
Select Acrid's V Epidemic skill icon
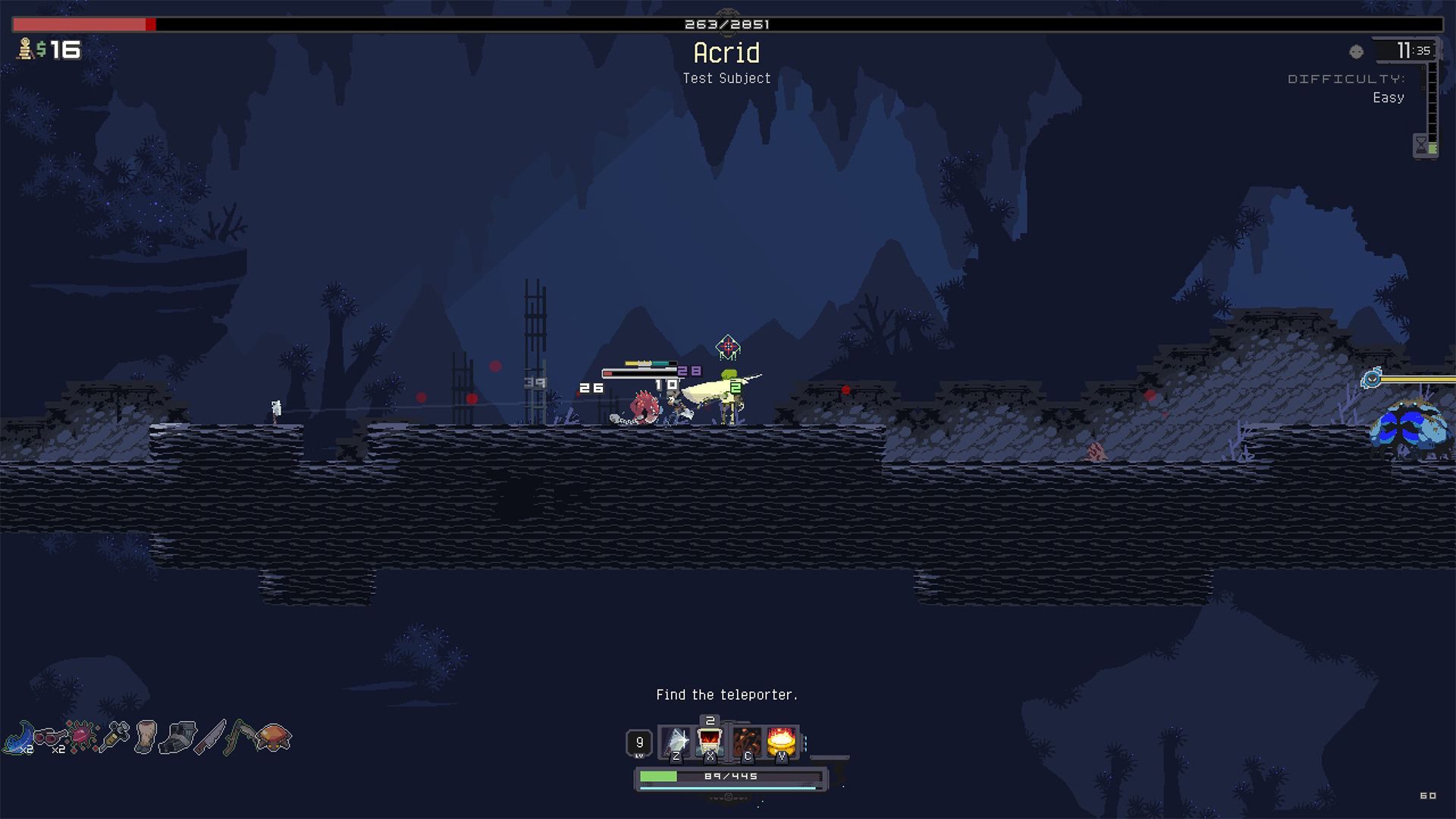click(x=782, y=741)
